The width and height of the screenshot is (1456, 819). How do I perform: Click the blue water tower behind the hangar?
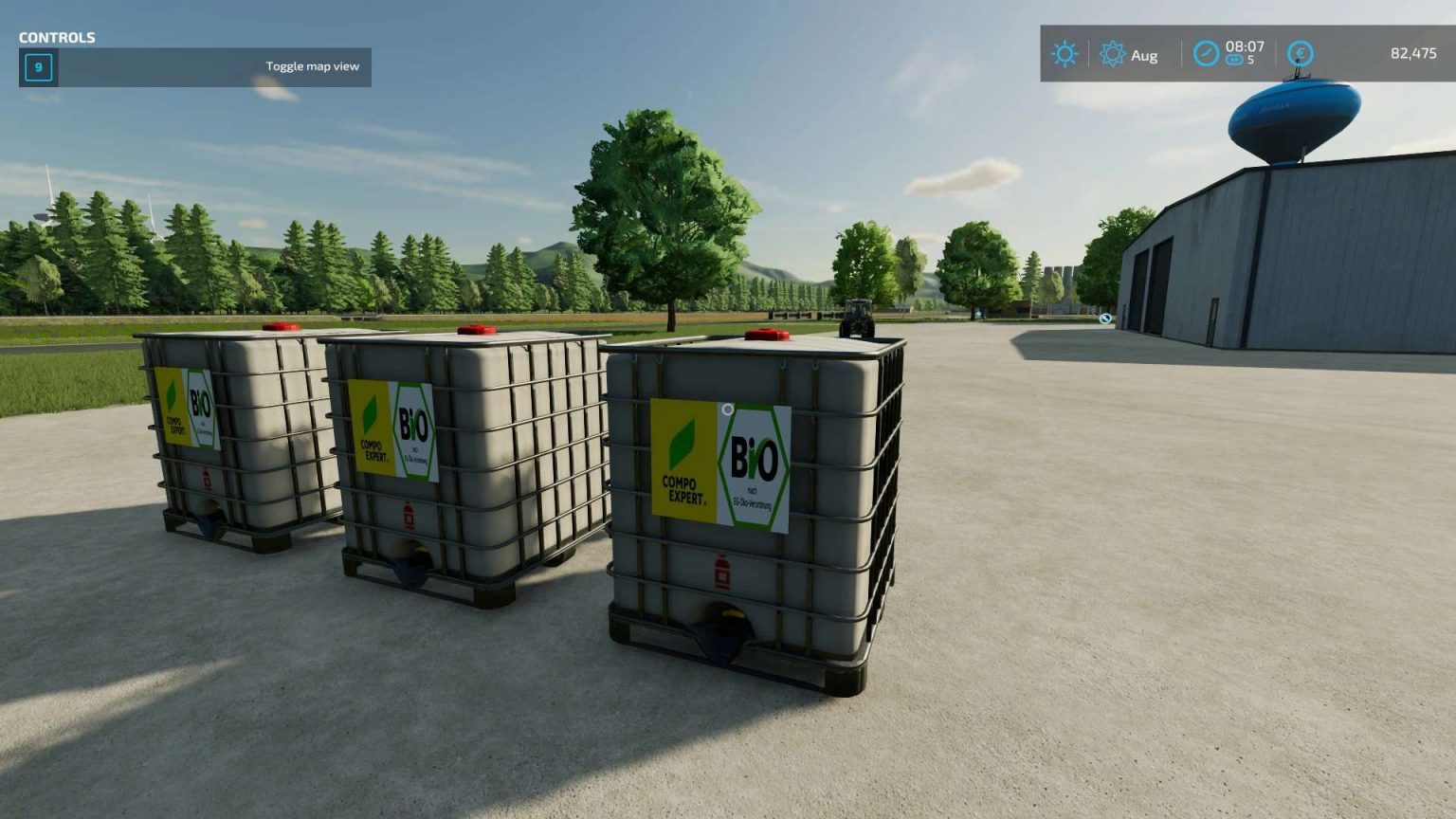pos(1295,114)
